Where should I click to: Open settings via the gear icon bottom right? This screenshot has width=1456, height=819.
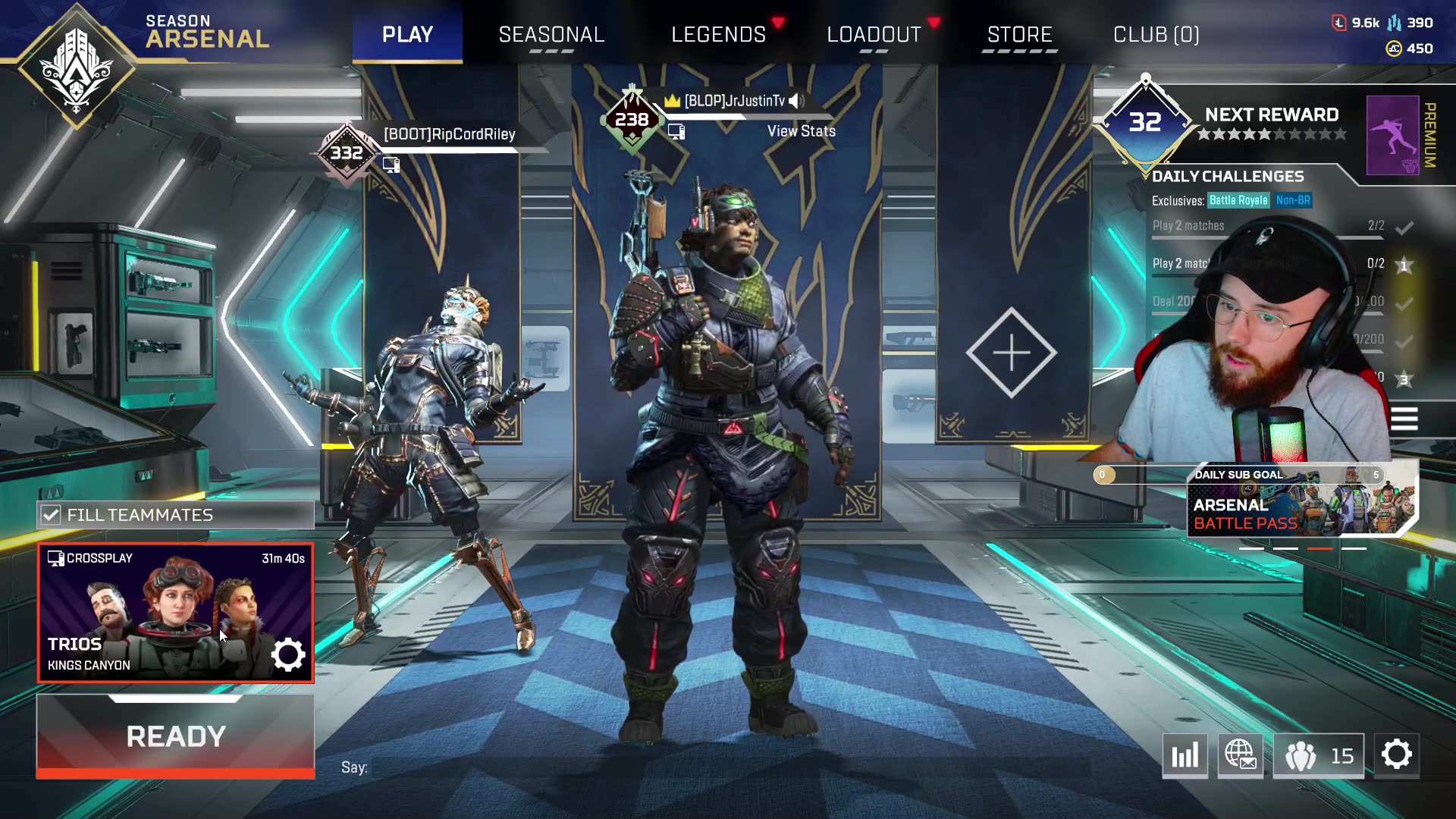[1398, 754]
